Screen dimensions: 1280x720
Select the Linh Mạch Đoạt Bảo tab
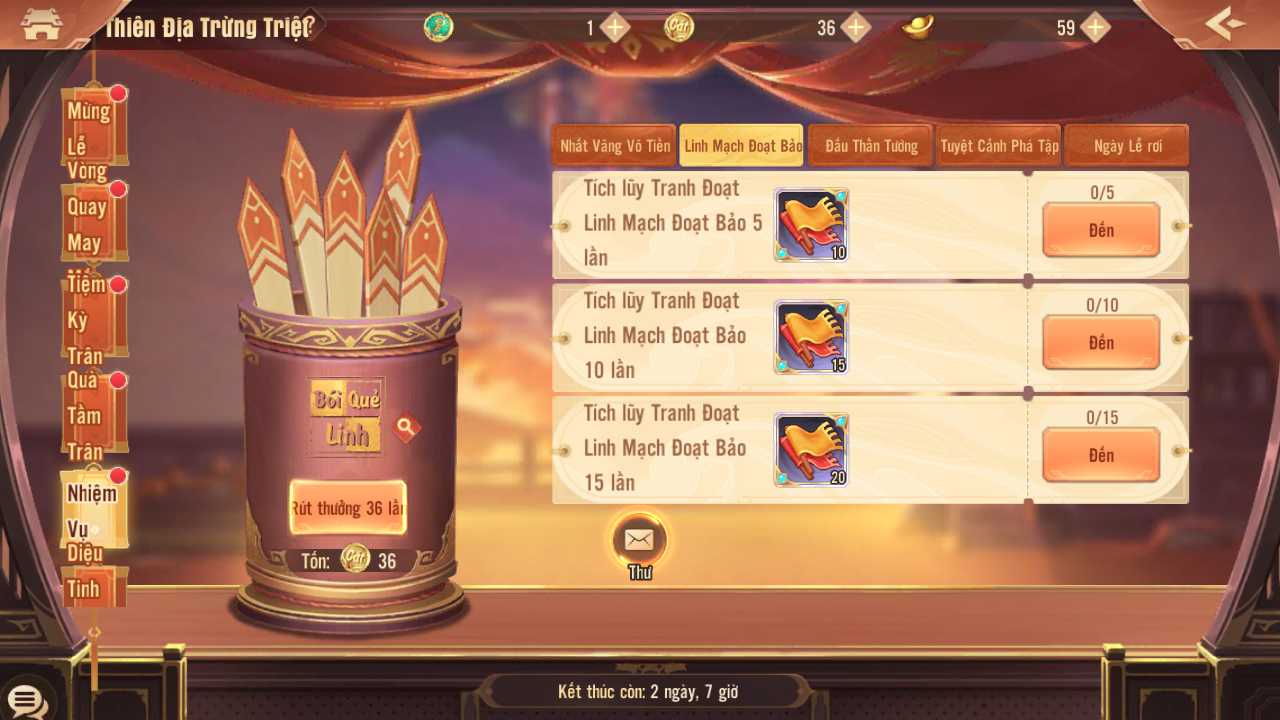tap(743, 146)
